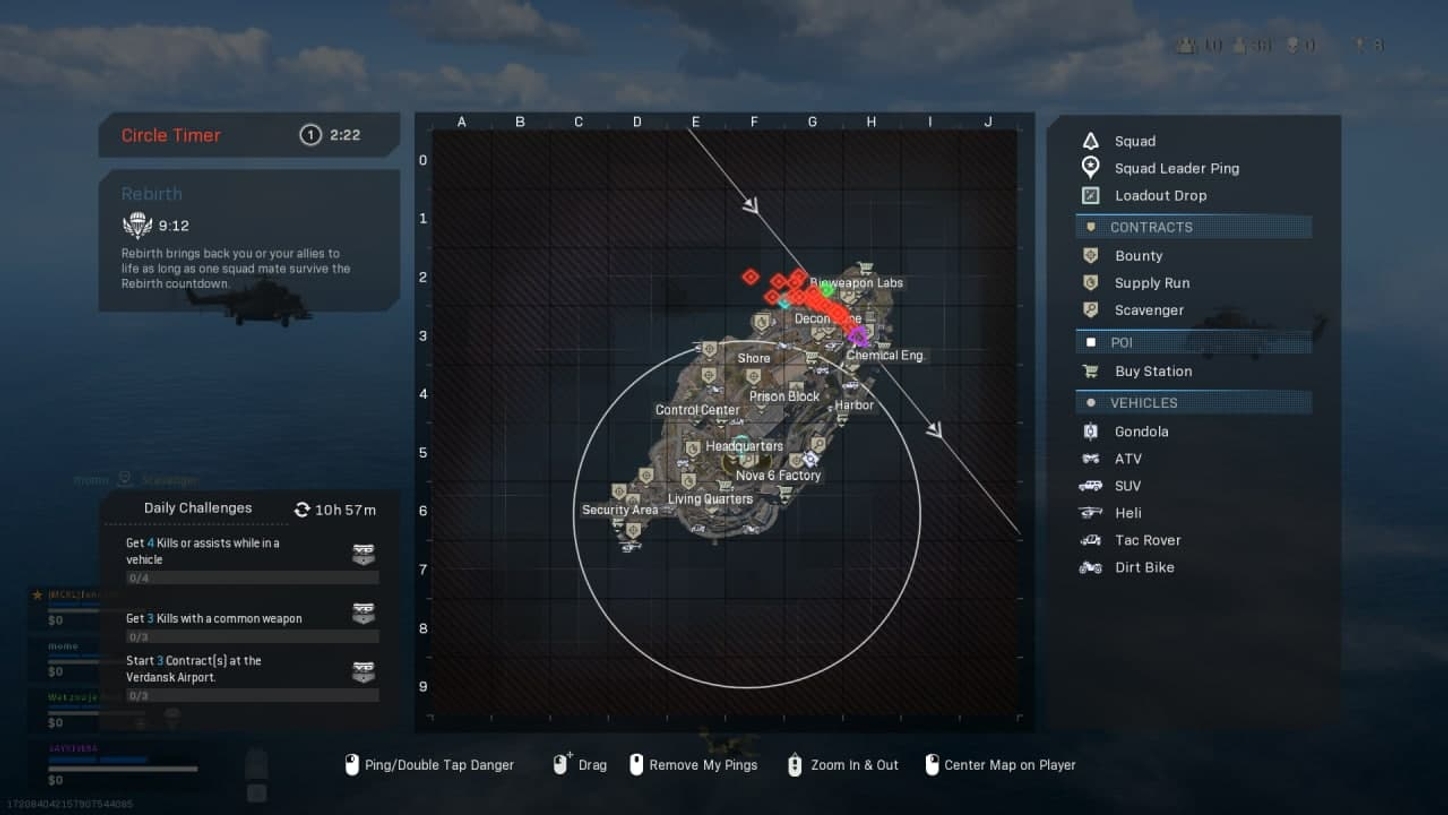Select the Bounty contract icon in the legend

(1089, 255)
